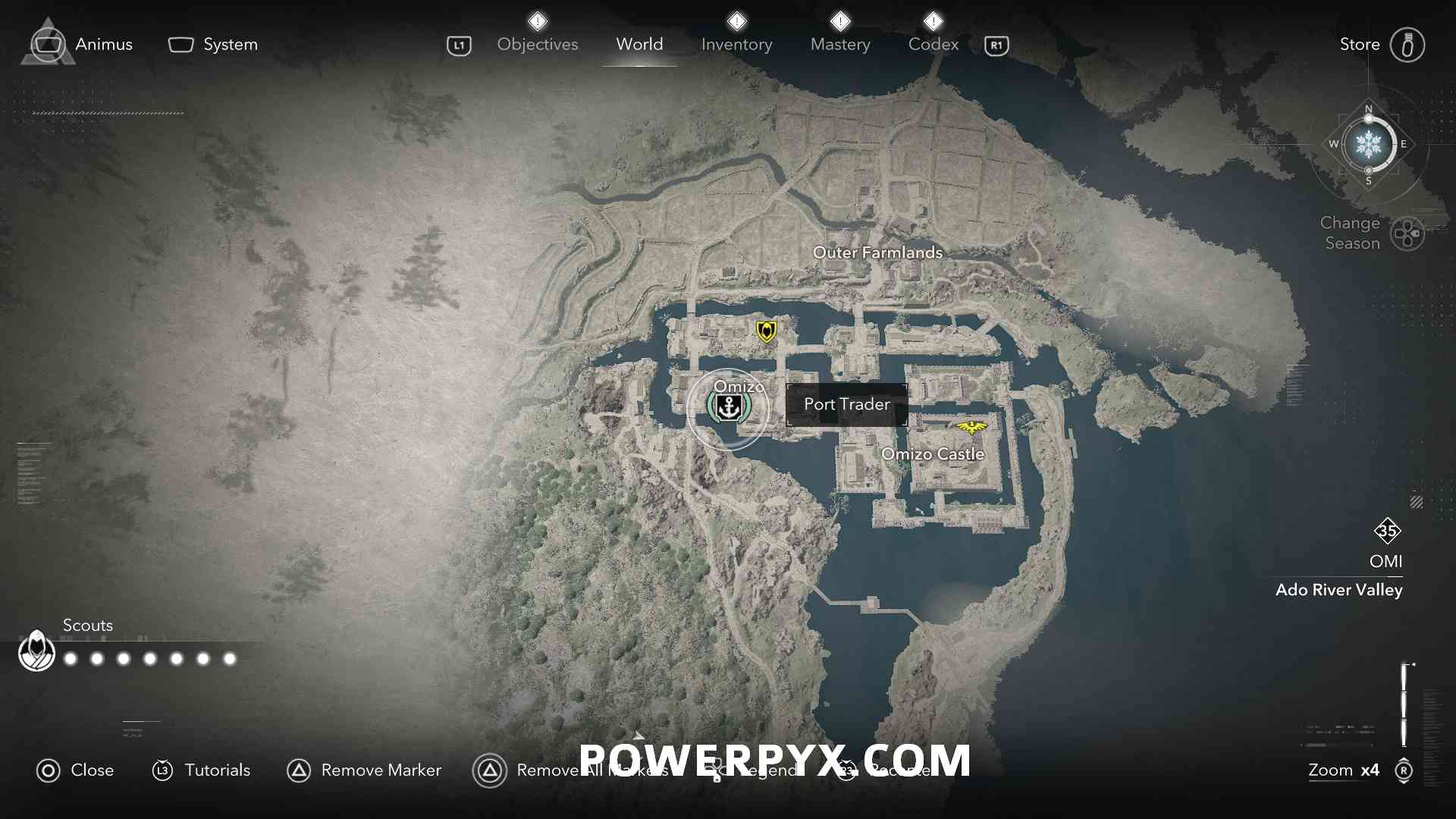Open the Objectives tab
The width and height of the screenshot is (1456, 819).
pyautogui.click(x=537, y=45)
